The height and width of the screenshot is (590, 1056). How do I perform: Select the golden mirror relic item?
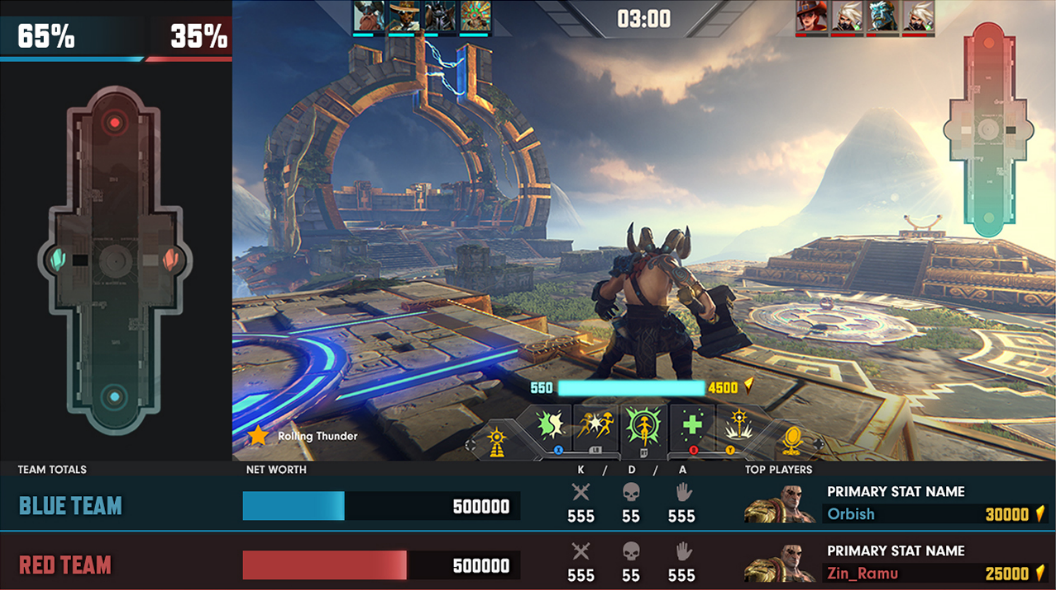(792, 441)
